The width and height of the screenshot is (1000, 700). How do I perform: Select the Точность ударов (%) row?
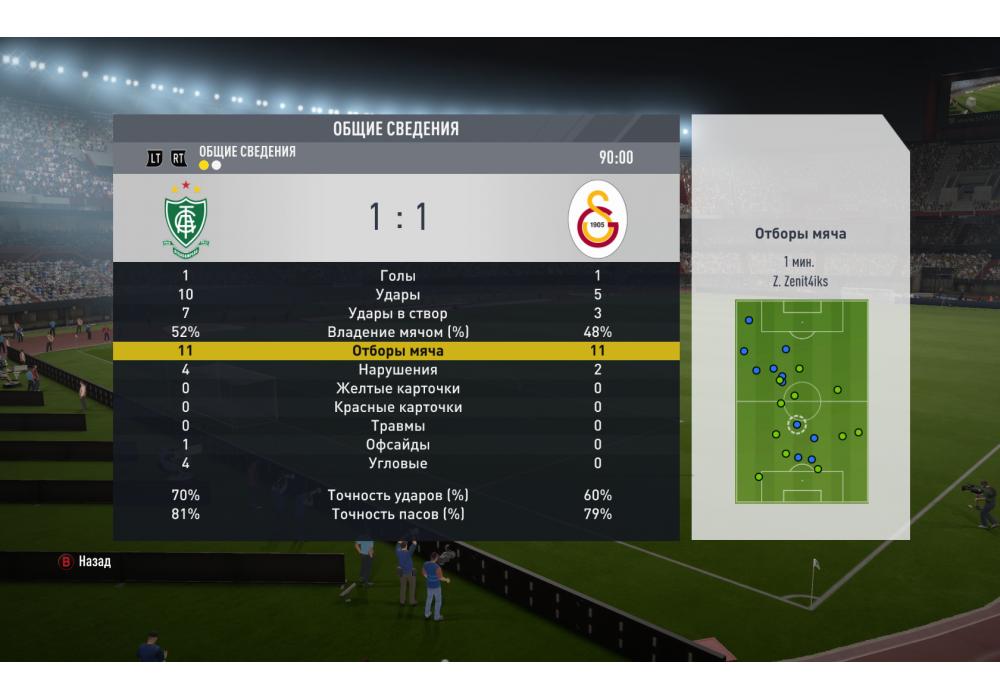pos(397,495)
